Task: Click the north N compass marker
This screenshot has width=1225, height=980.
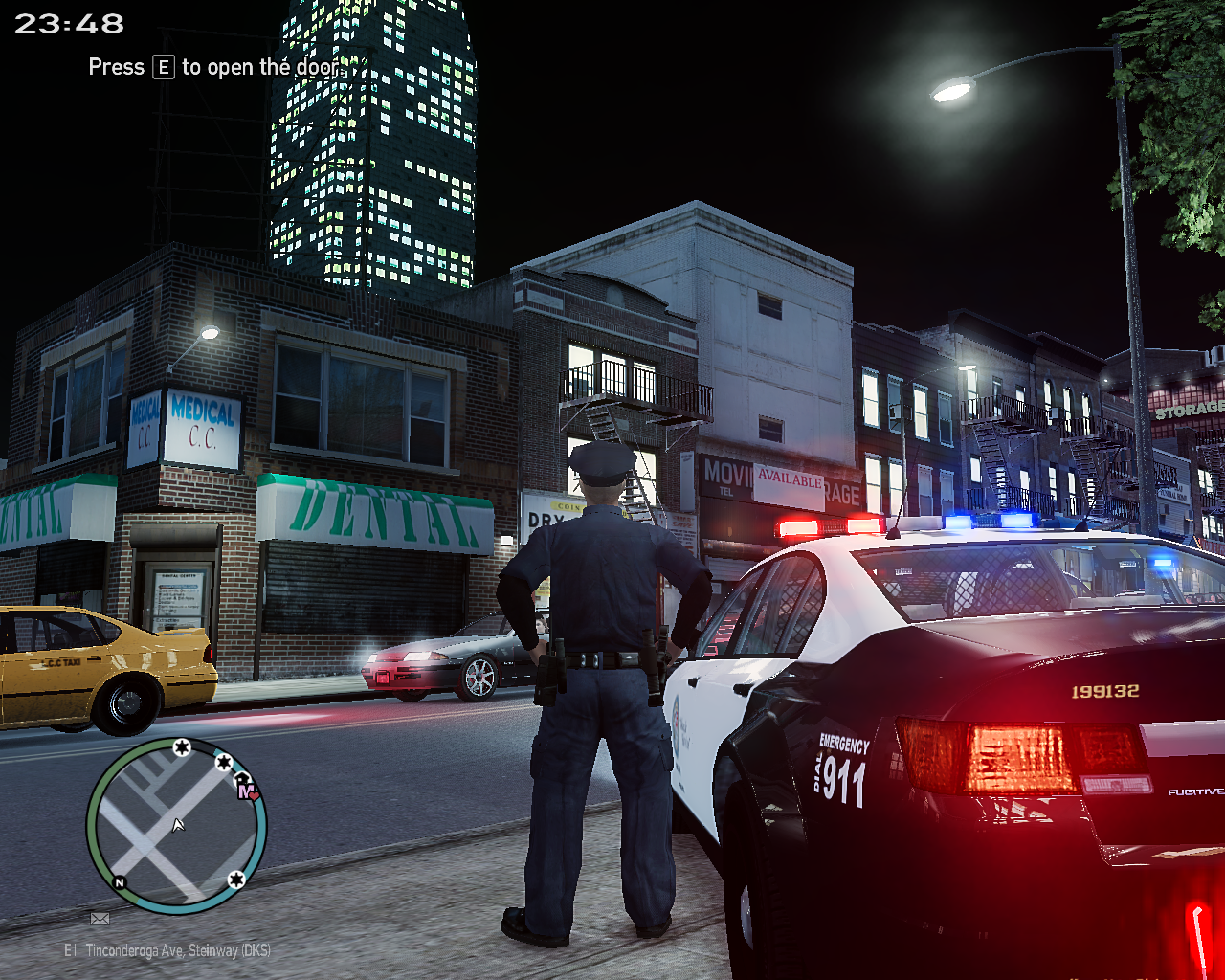Action: point(120,881)
